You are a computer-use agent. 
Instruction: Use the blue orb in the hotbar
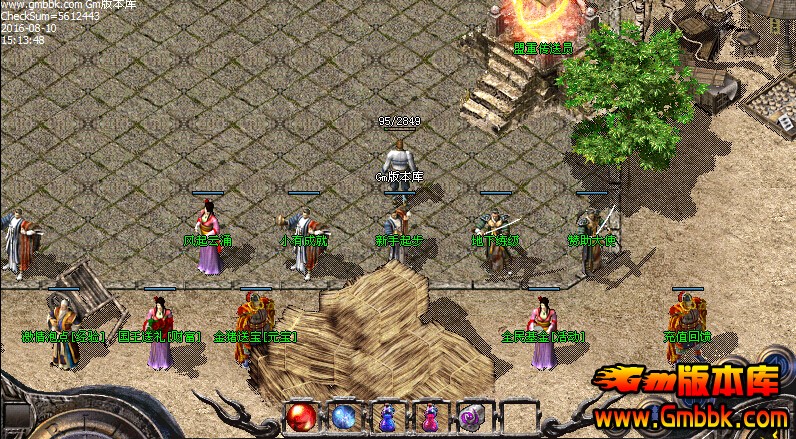(x=344, y=416)
